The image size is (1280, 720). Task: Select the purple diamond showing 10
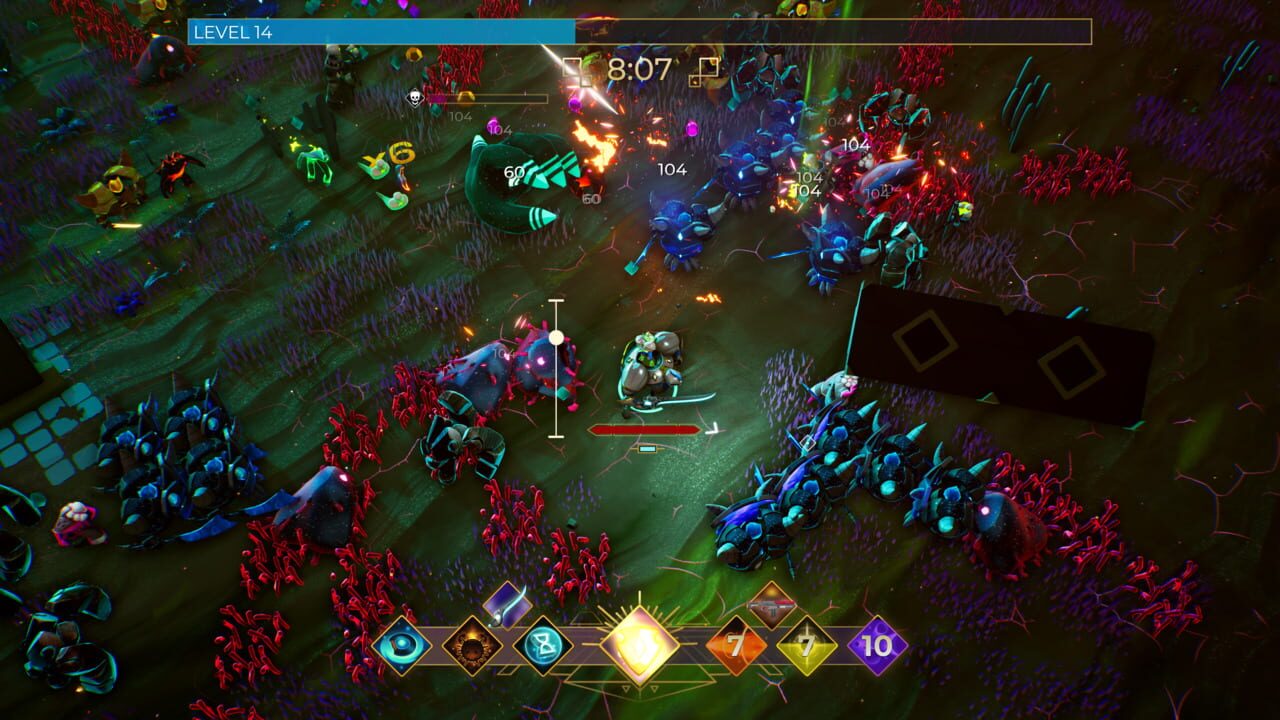[x=875, y=644]
